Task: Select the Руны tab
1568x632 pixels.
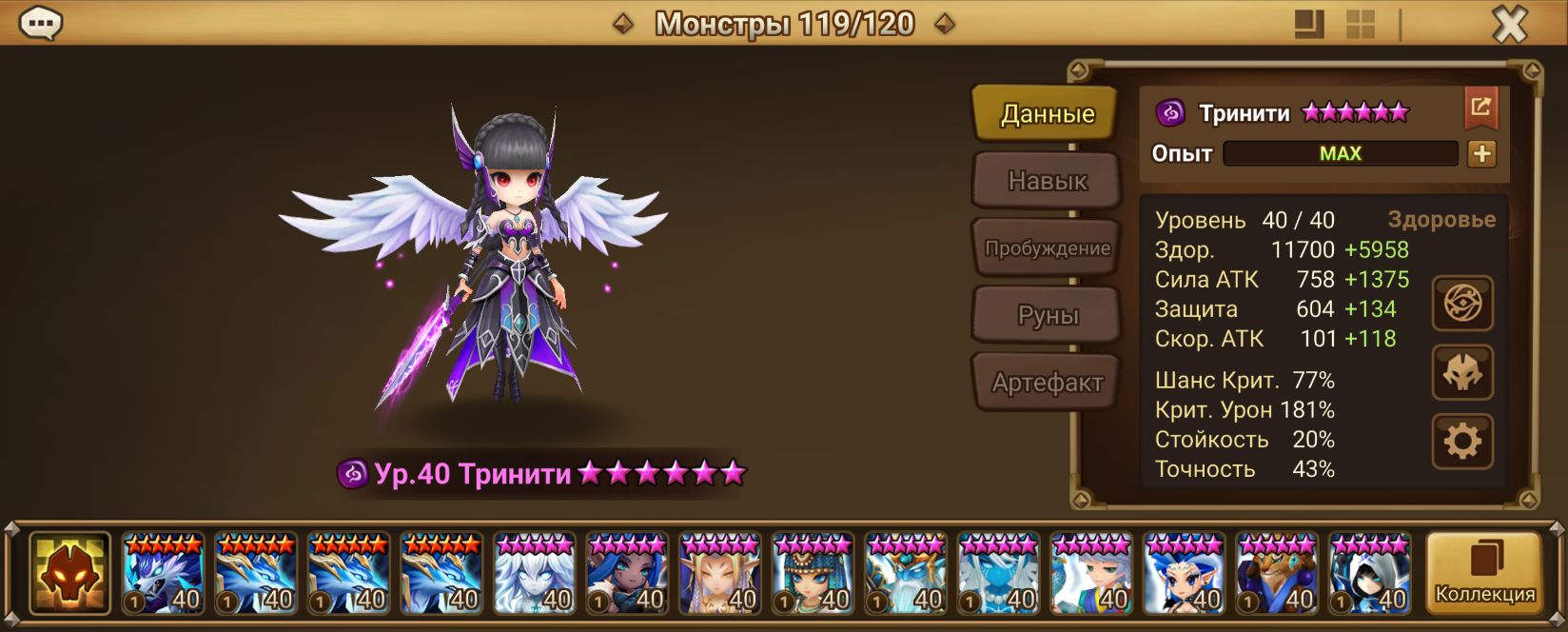Action: pyautogui.click(x=1047, y=316)
